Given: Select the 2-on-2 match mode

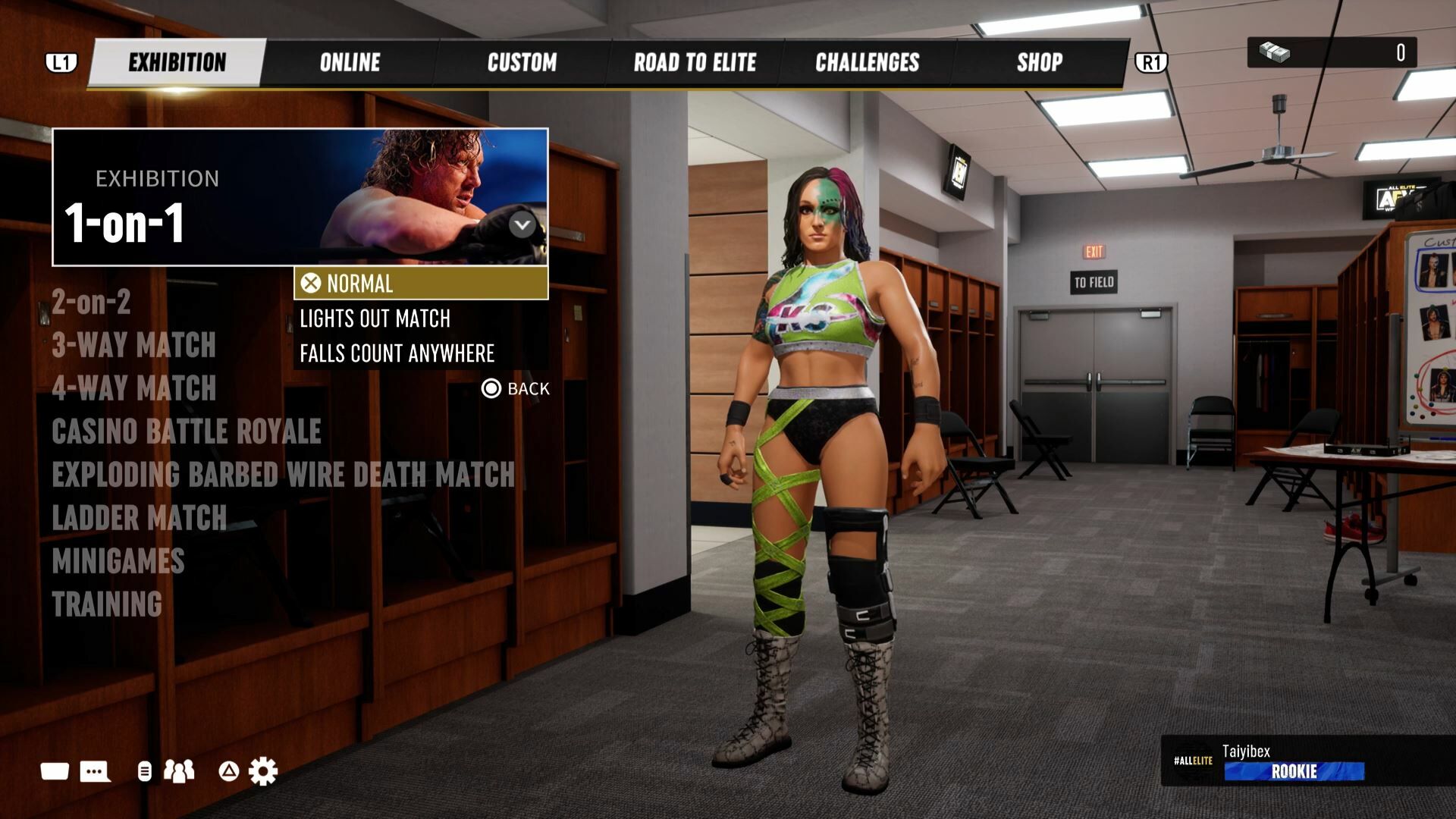Looking at the screenshot, I should pos(91,303).
